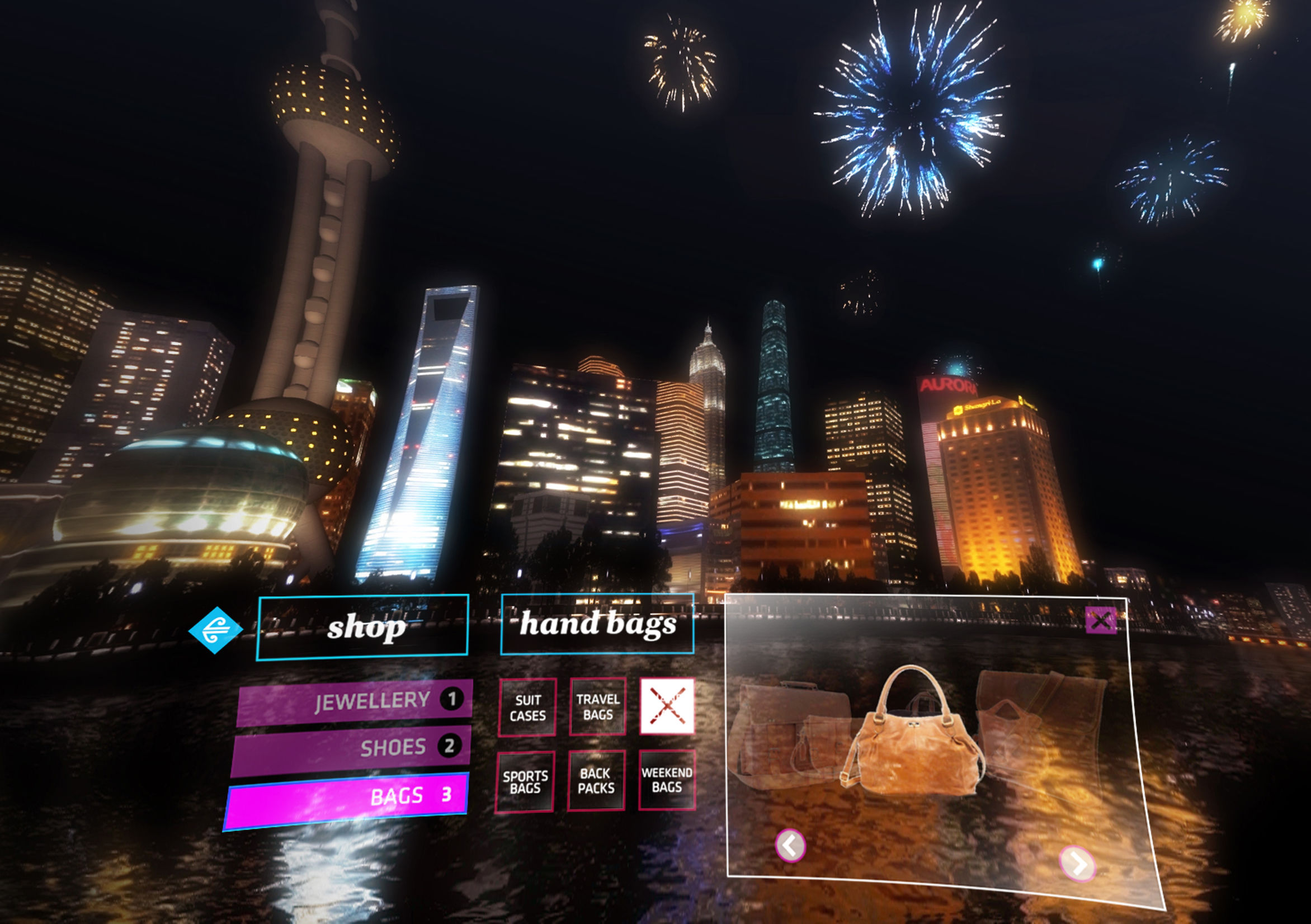Viewport: 1311px width, 924px height.
Task: Show the previous handbag with left arrow
Action: click(790, 845)
